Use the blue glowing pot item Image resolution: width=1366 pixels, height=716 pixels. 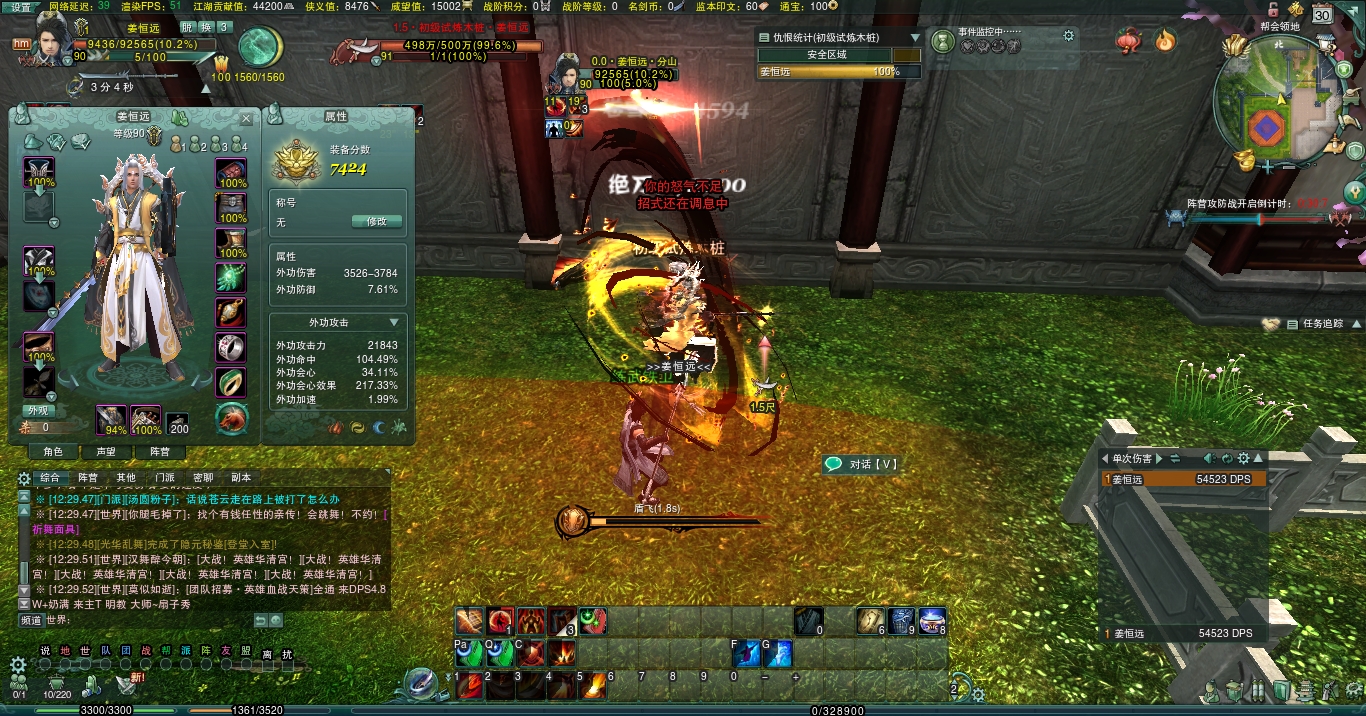932,621
